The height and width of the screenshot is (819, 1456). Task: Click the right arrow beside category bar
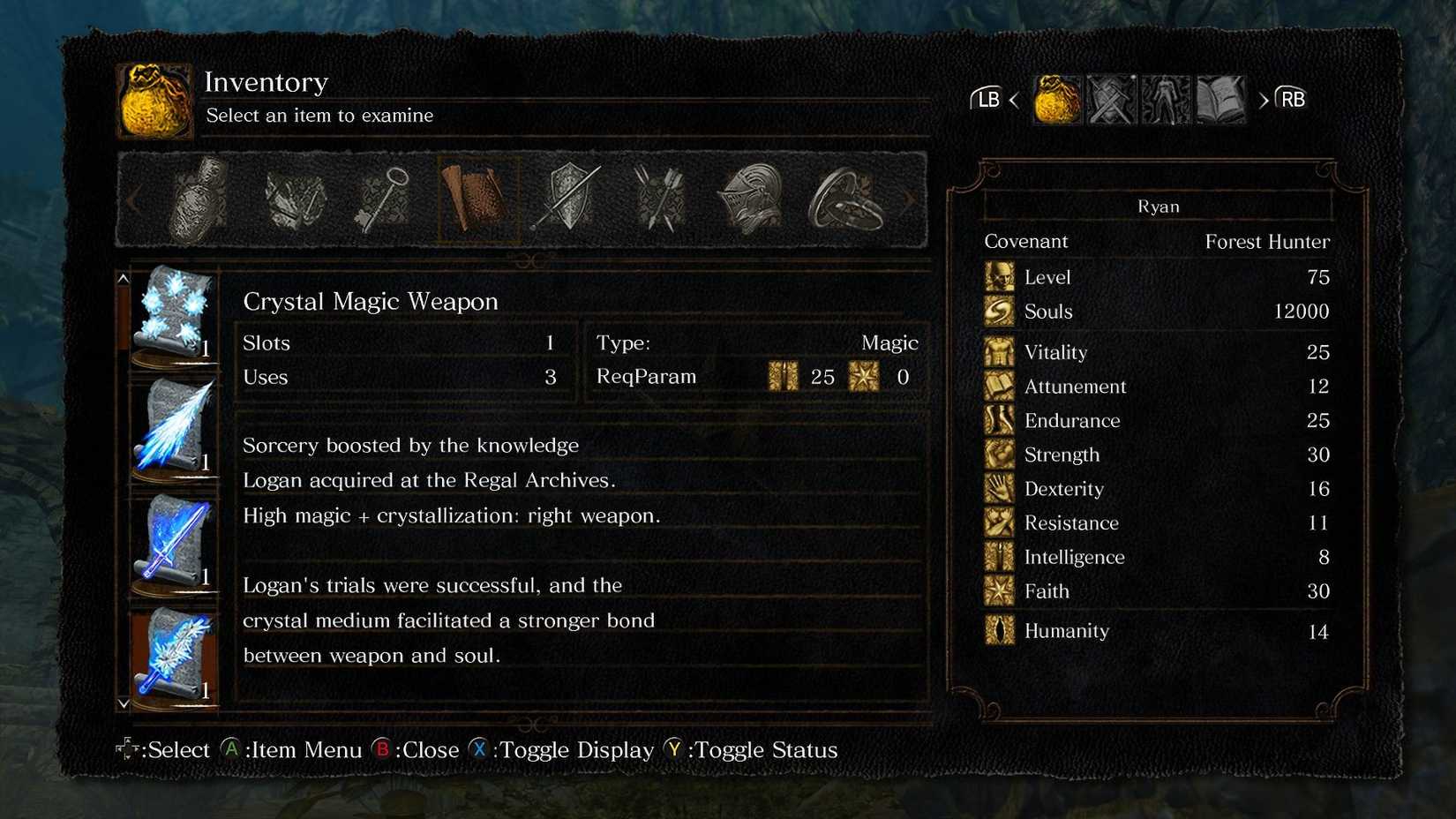coord(911,200)
